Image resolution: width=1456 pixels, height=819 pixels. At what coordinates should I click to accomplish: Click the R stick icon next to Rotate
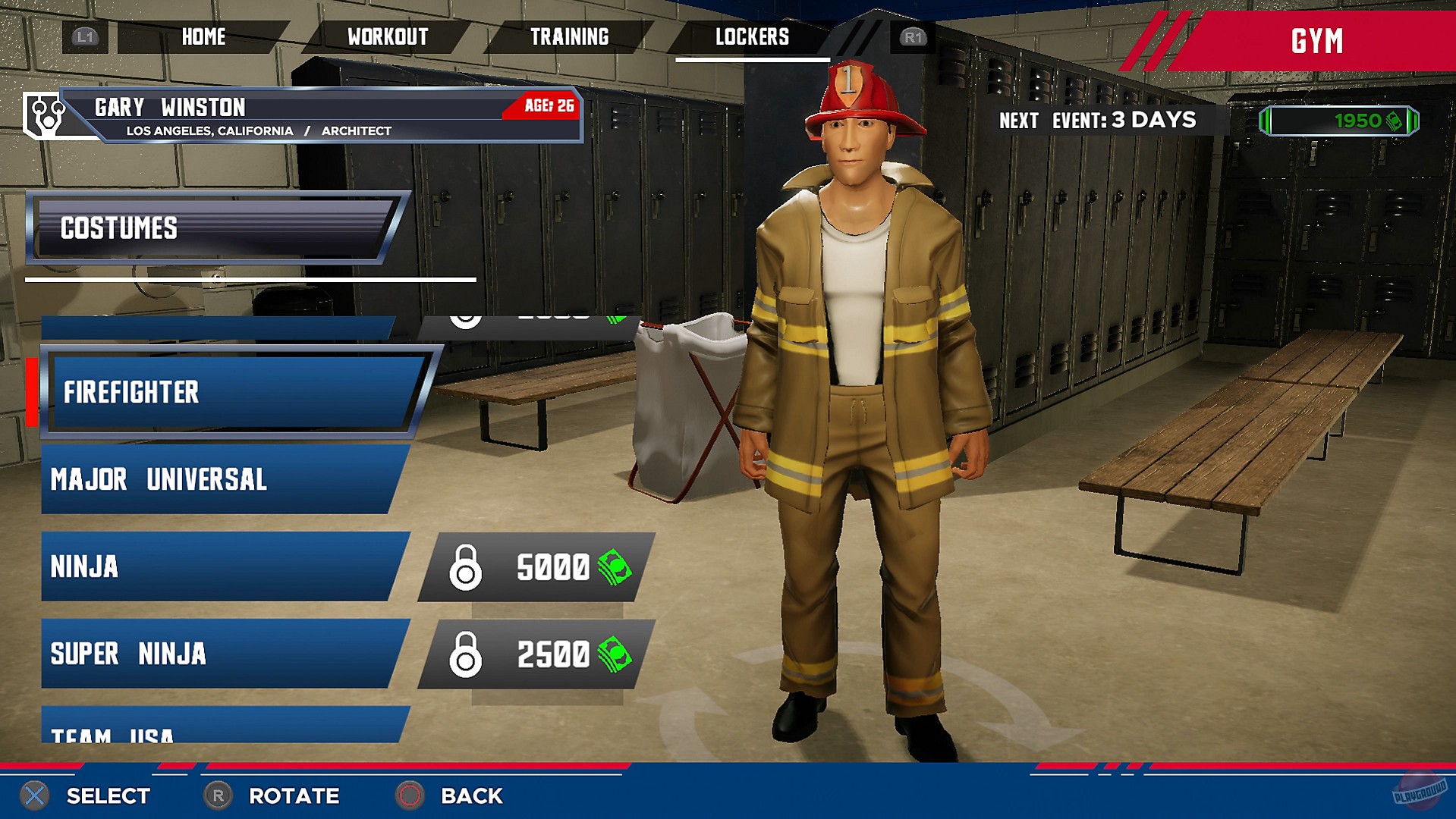point(217,796)
